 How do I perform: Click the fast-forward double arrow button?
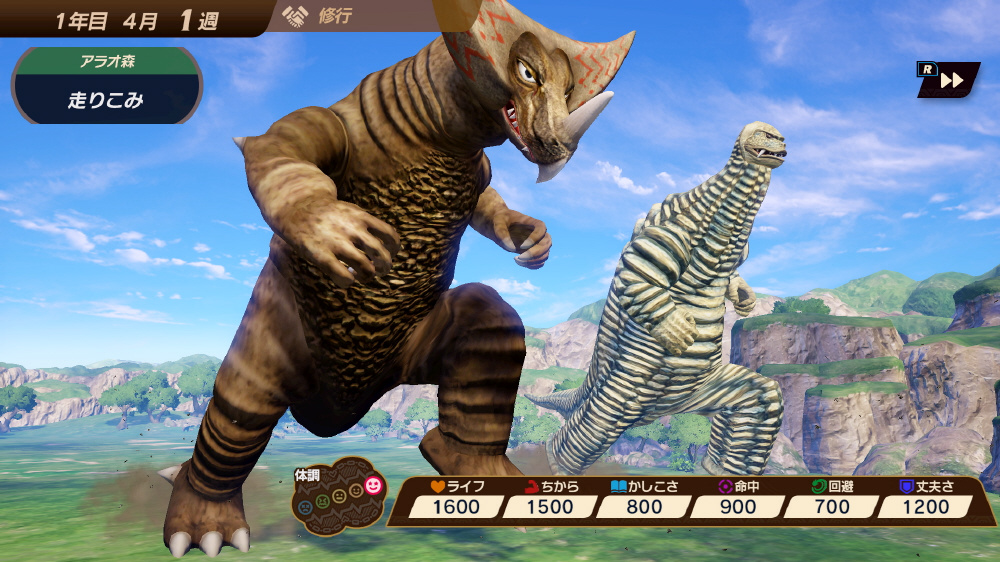click(951, 81)
